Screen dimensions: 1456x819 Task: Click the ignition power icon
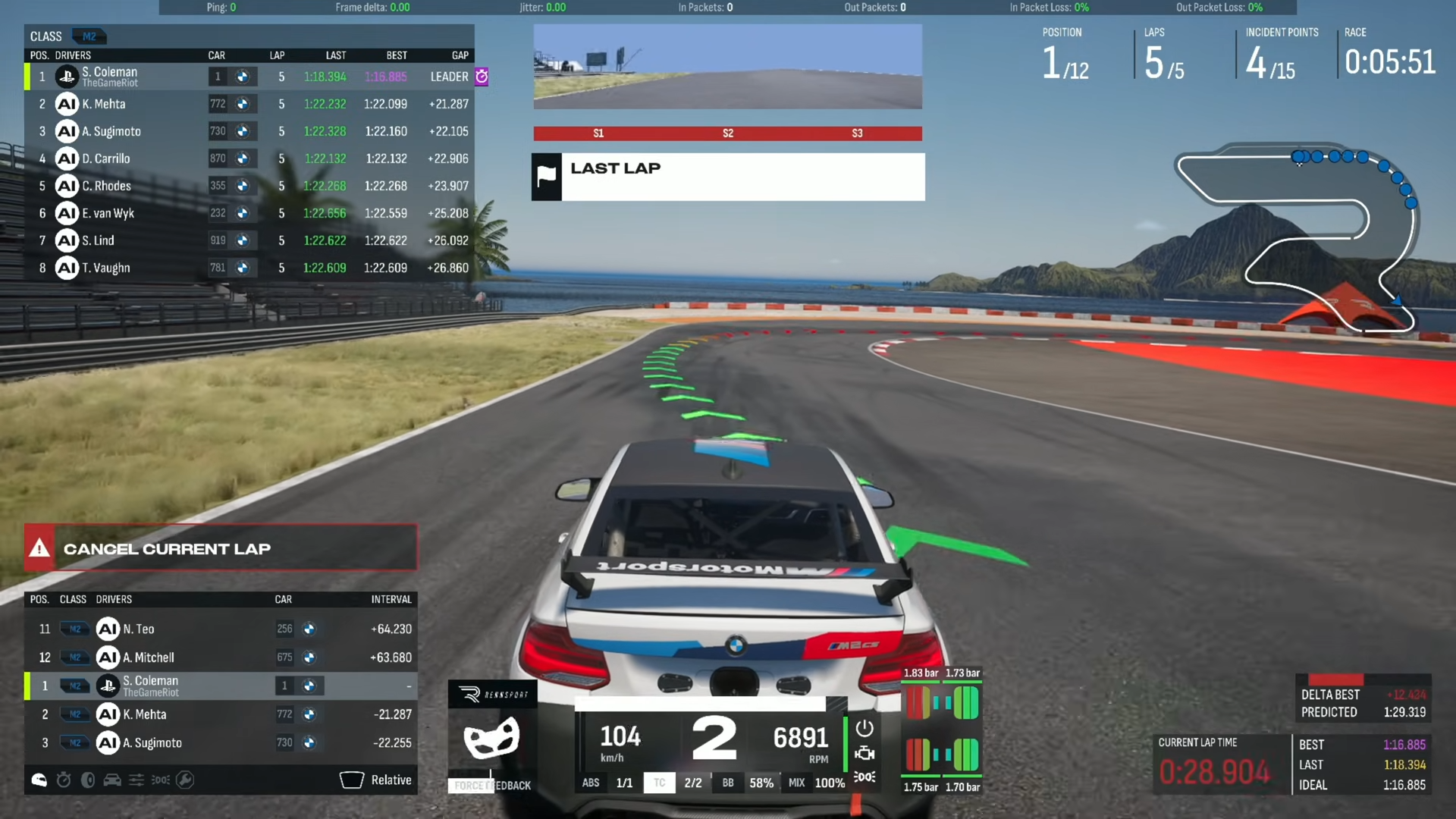tap(864, 729)
